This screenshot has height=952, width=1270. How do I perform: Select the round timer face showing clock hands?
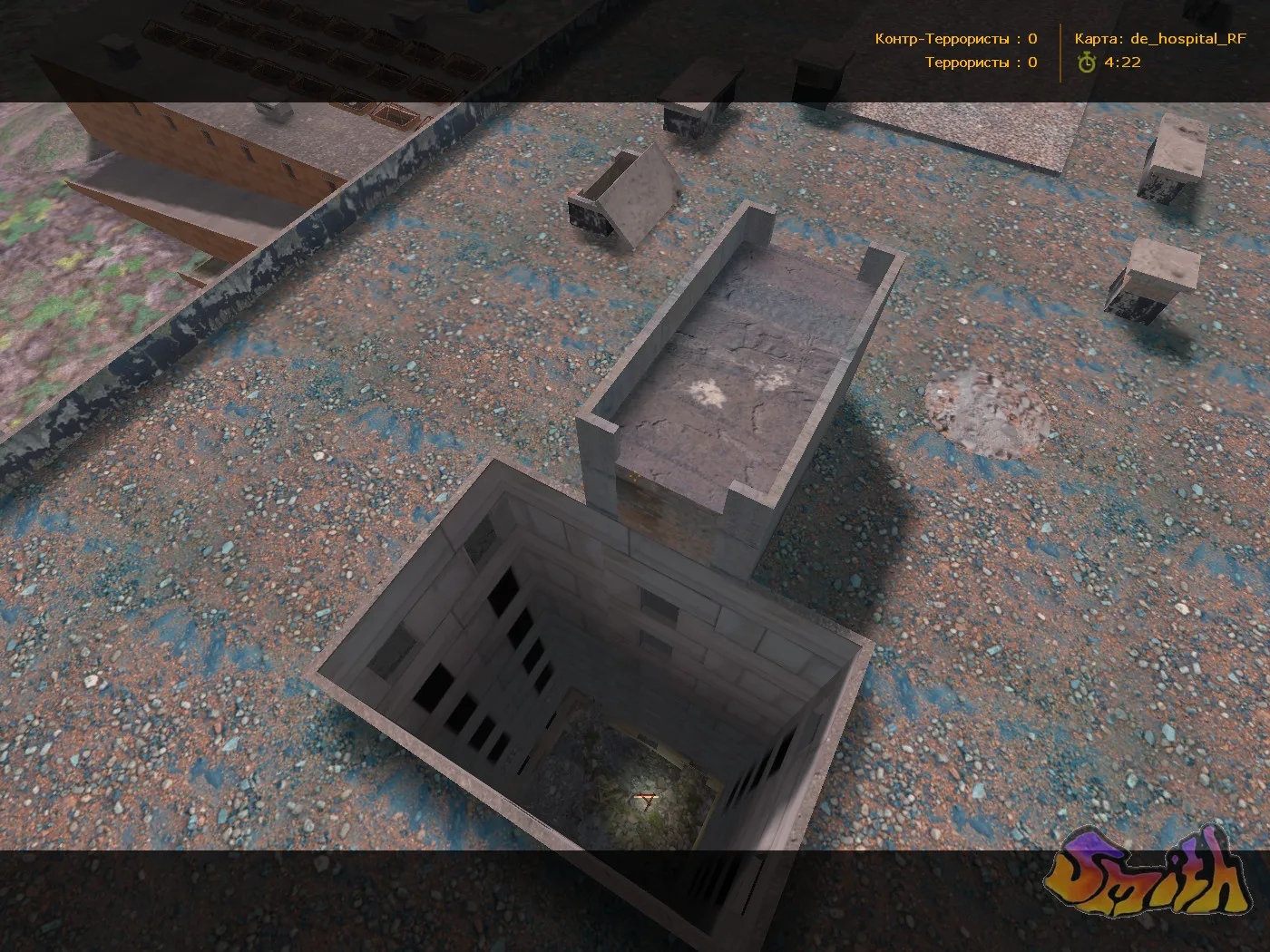tap(1086, 63)
